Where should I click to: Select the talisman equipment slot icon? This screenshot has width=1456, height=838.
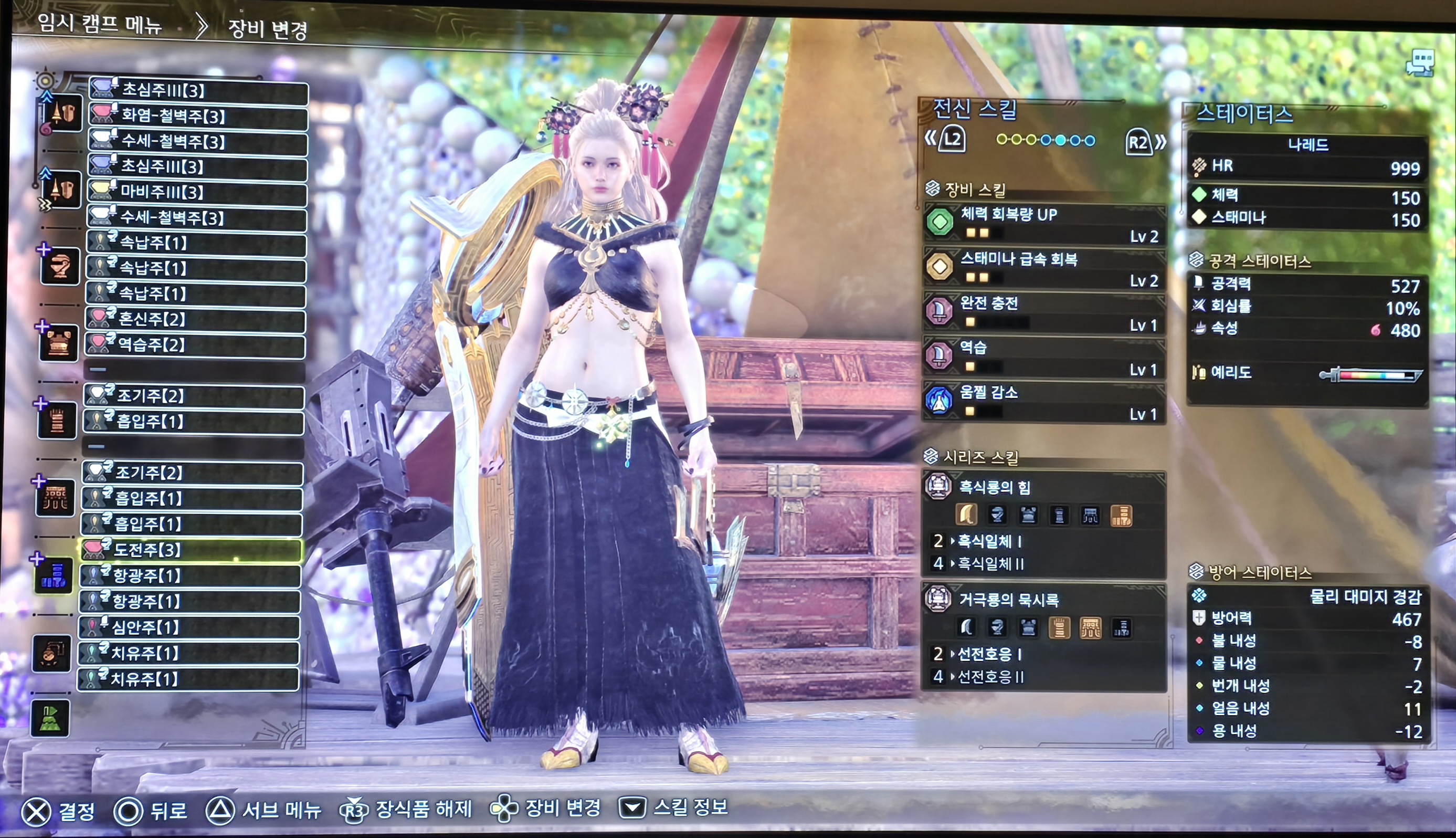(x=52, y=653)
